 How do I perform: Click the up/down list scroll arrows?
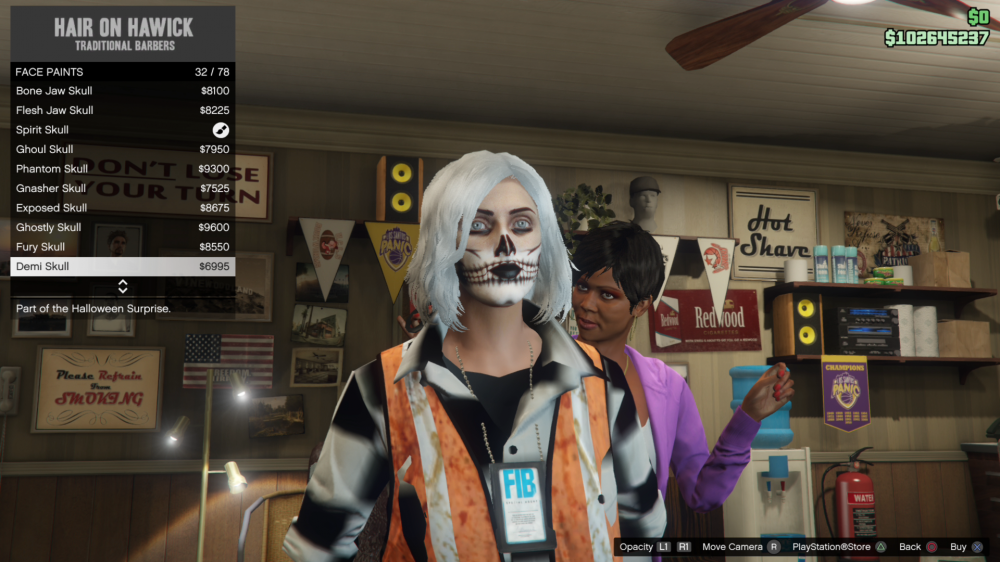click(123, 287)
